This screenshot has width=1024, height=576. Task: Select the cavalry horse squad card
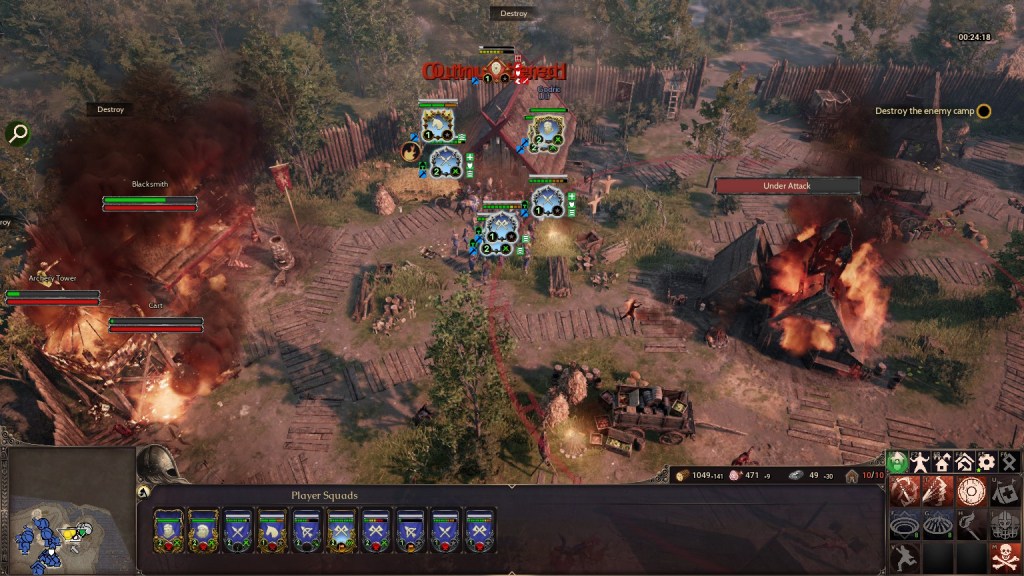(x=272, y=531)
